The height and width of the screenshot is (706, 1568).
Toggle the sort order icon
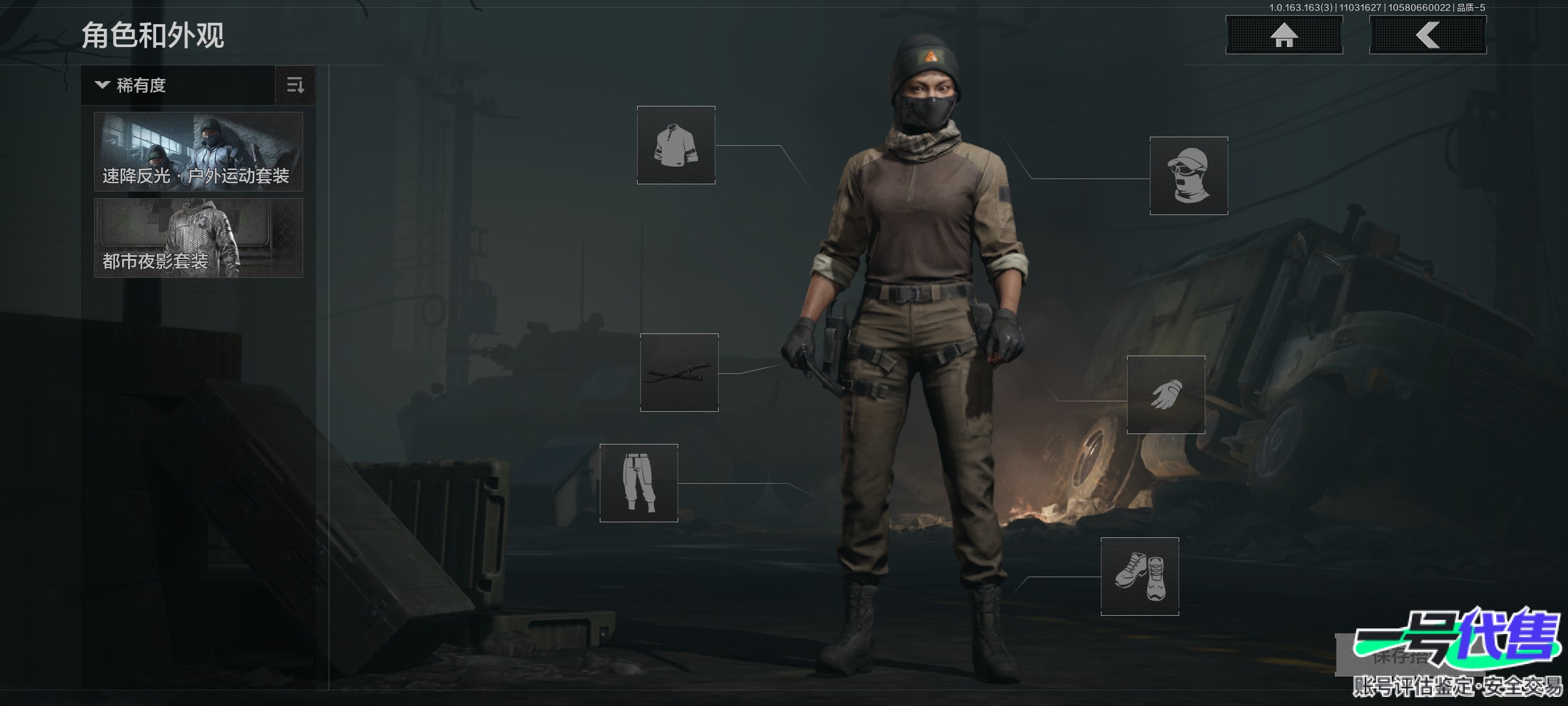point(295,86)
